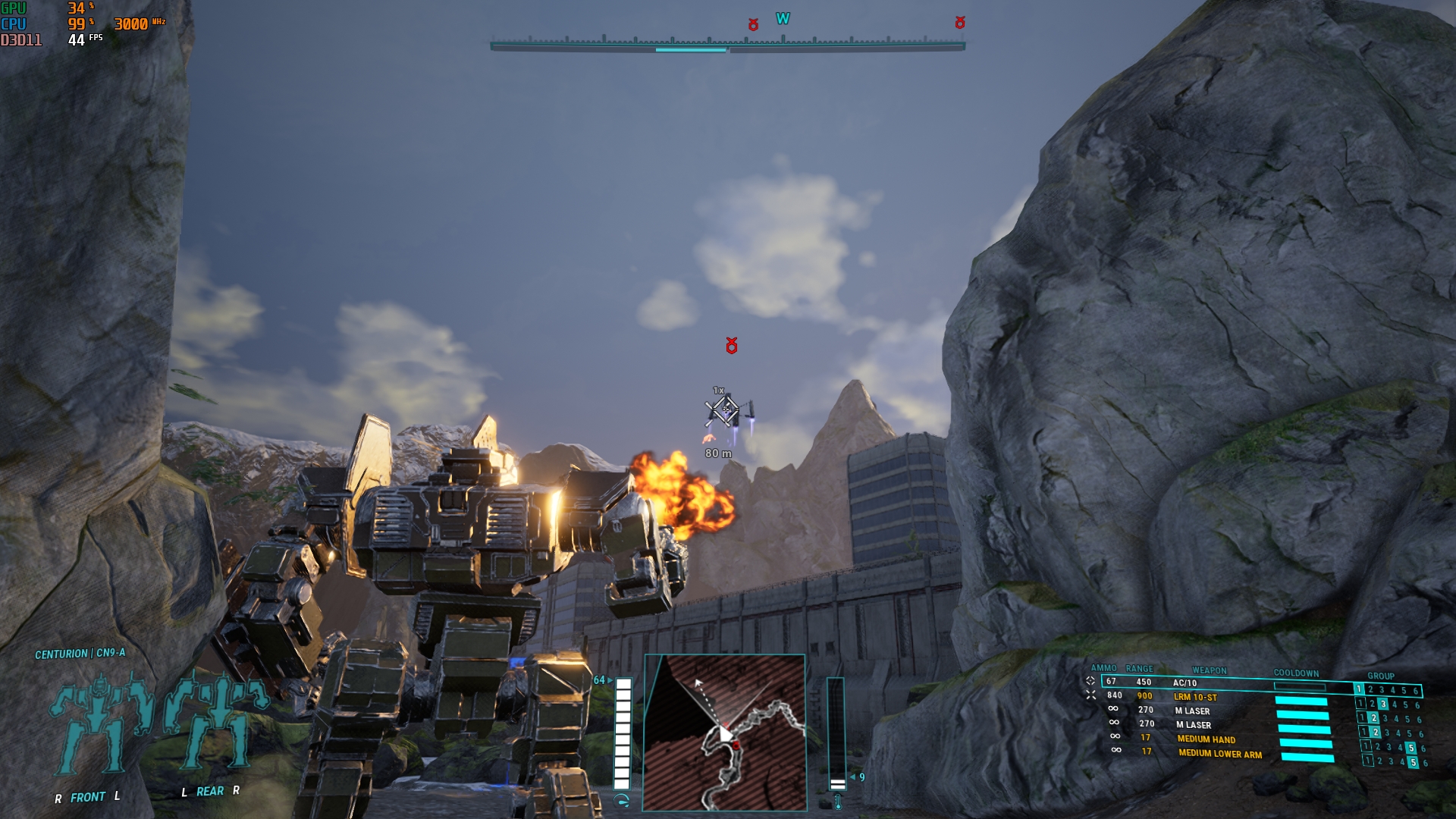Choose the Medium Lower Arm weapon row
The height and width of the screenshot is (819, 1456).
tap(1219, 754)
